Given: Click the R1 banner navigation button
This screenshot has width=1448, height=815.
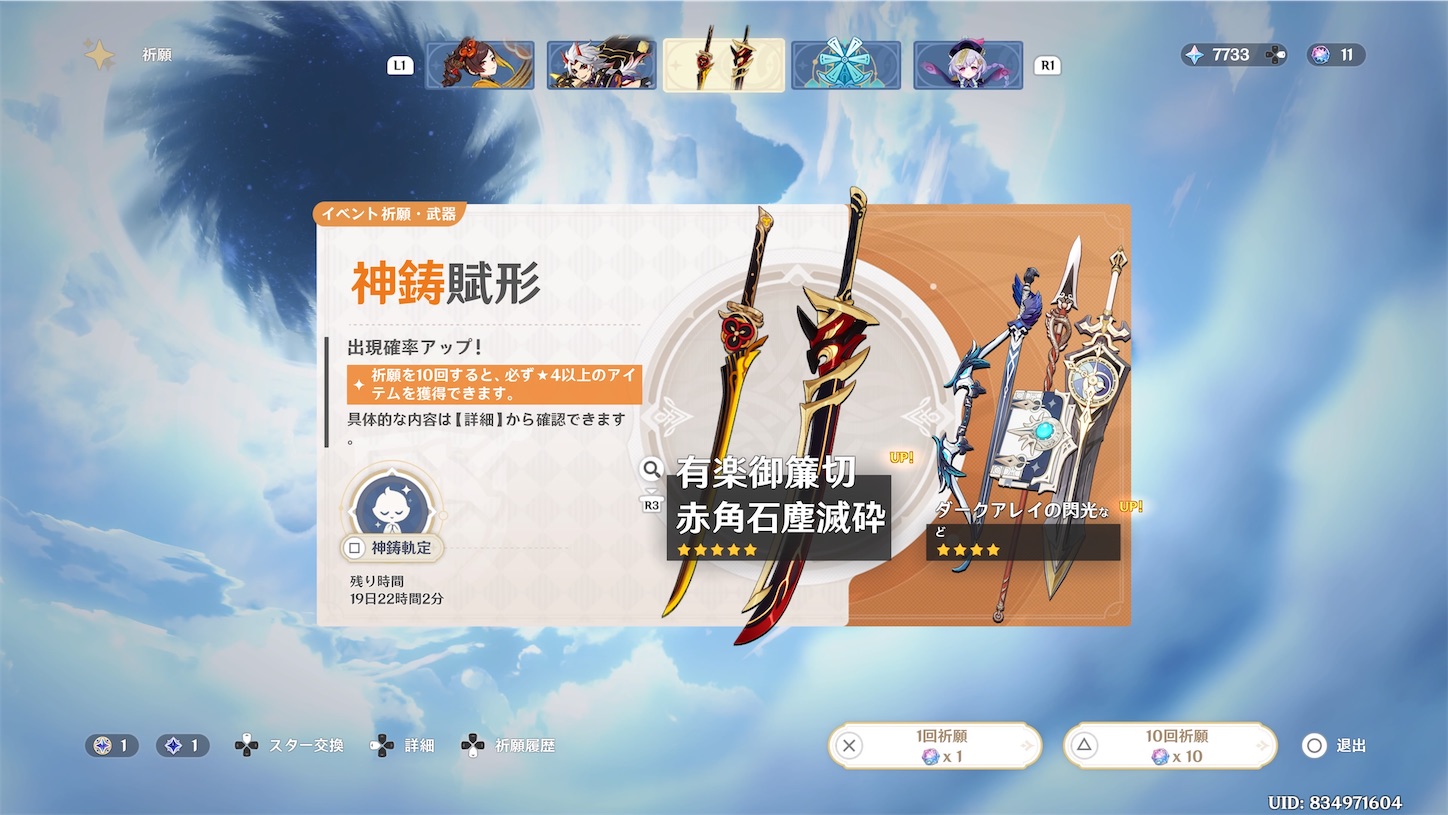Looking at the screenshot, I should (x=1048, y=64).
